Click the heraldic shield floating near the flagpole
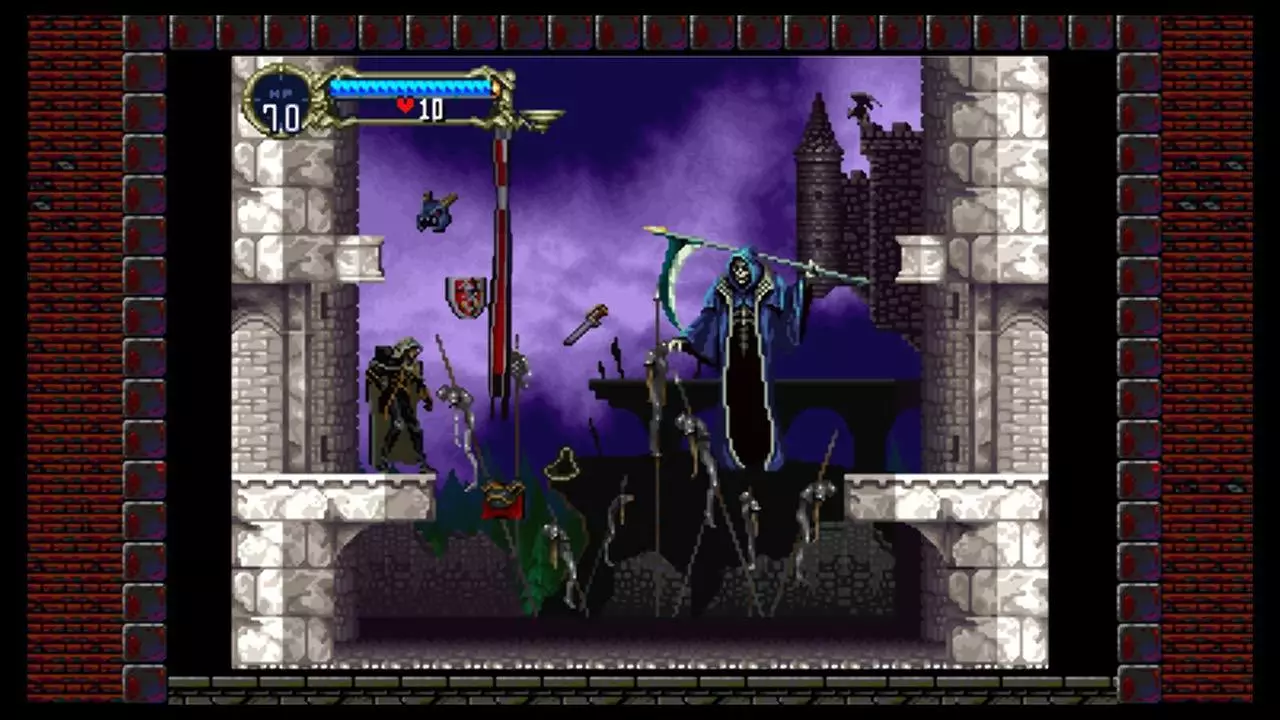The image size is (1280, 720). 466,298
